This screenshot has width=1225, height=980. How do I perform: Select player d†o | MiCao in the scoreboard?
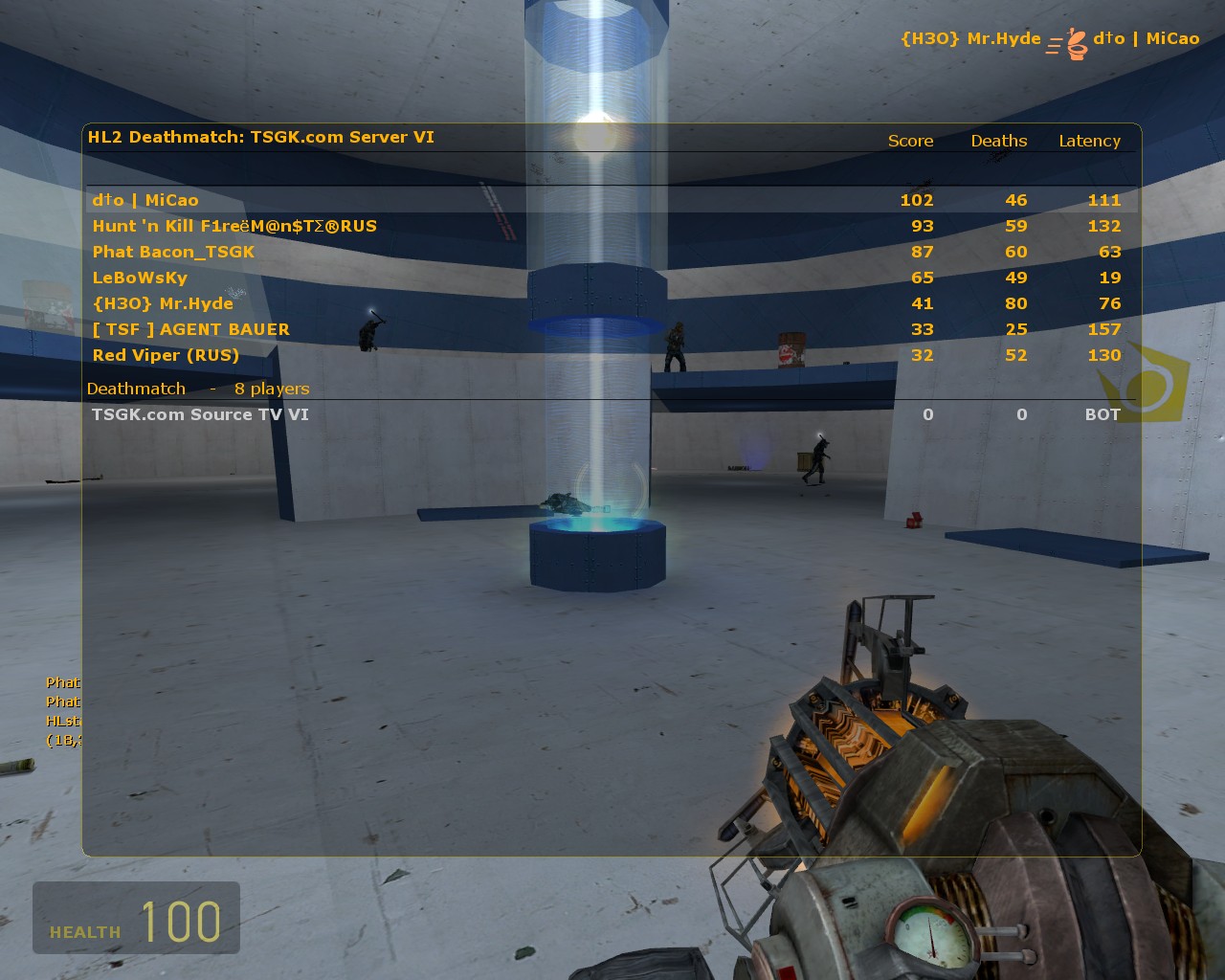click(x=145, y=200)
